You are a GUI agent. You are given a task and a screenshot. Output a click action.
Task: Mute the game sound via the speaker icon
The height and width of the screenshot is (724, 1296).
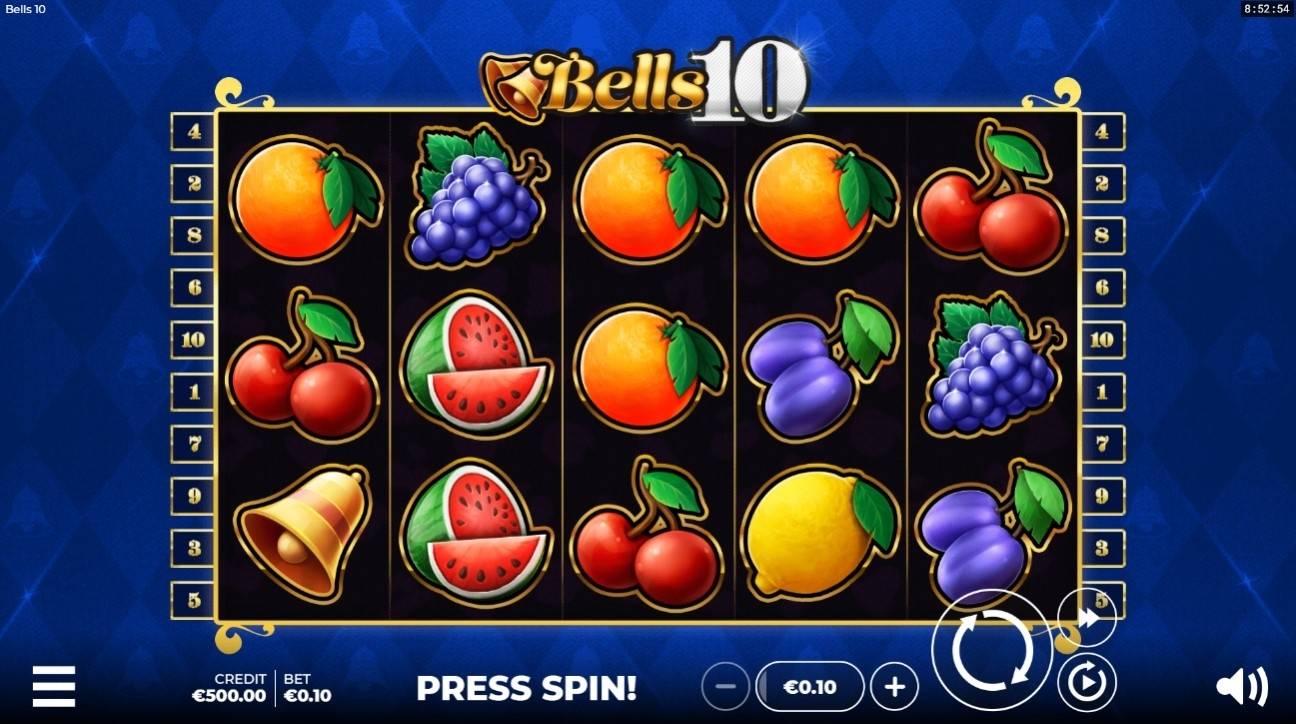(1240, 687)
